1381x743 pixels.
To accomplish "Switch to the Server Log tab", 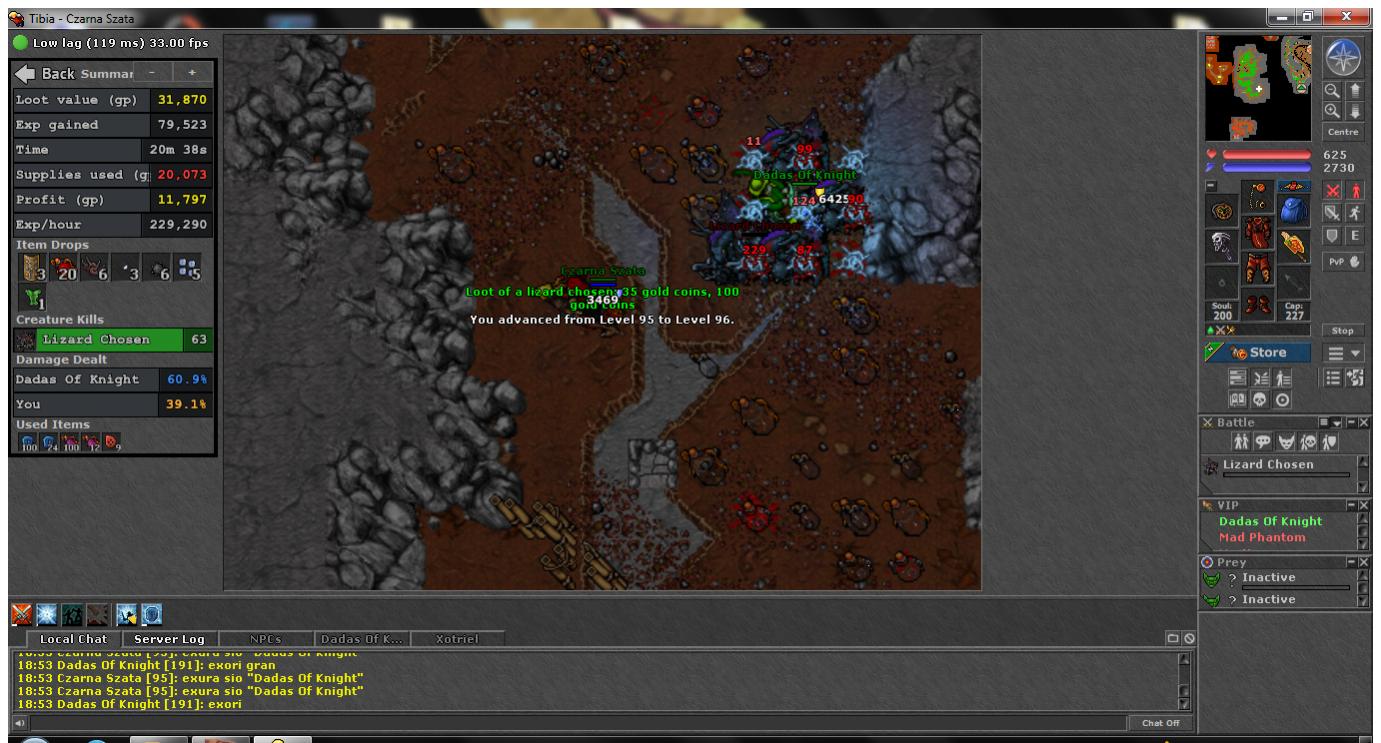I will pyautogui.click(x=168, y=639).
